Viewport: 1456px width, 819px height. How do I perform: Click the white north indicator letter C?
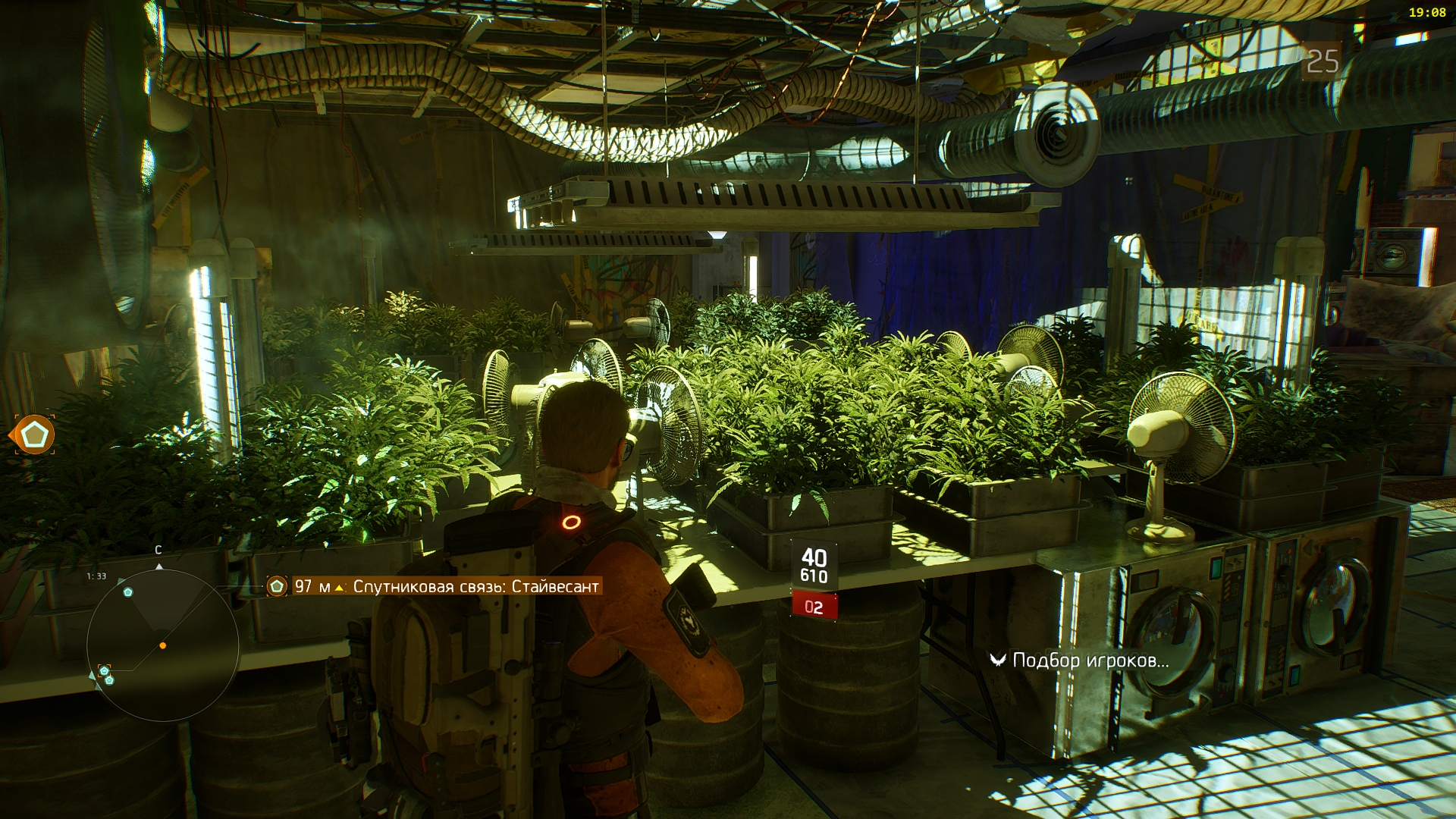click(158, 550)
